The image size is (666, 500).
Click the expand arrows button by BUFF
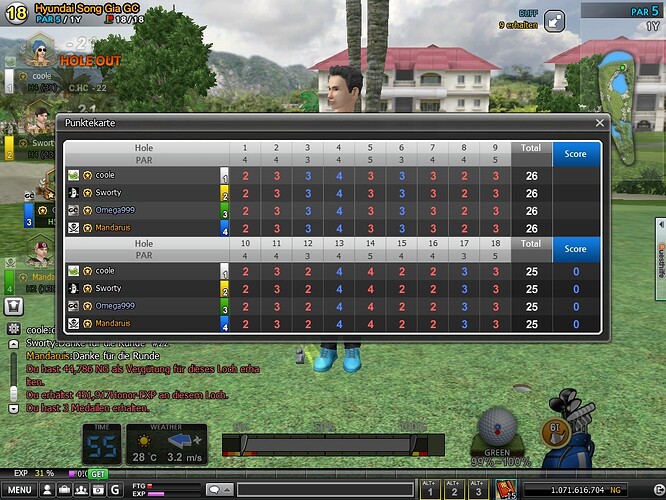(554, 19)
